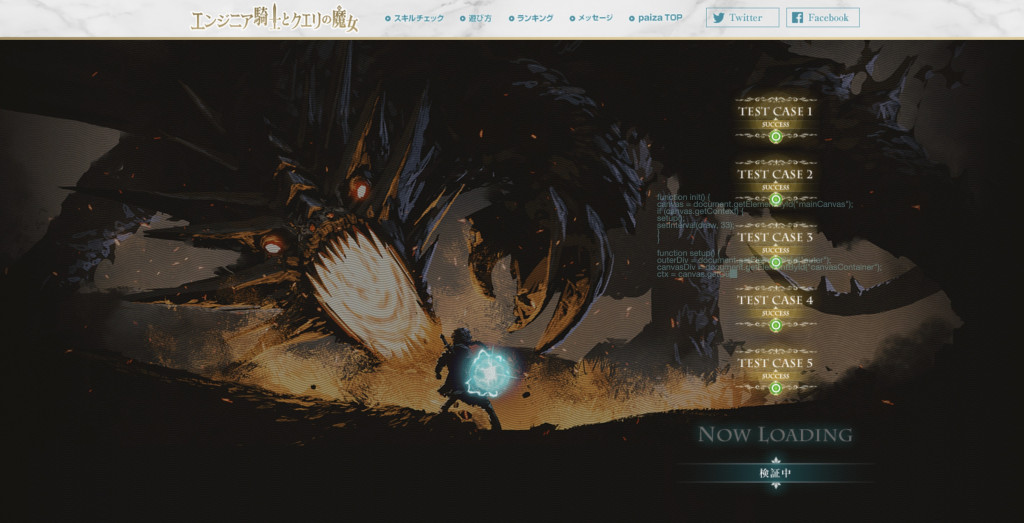Click the エンジニア騎士とクエリの魔女 title logo
The image size is (1024, 523).
(274, 19)
